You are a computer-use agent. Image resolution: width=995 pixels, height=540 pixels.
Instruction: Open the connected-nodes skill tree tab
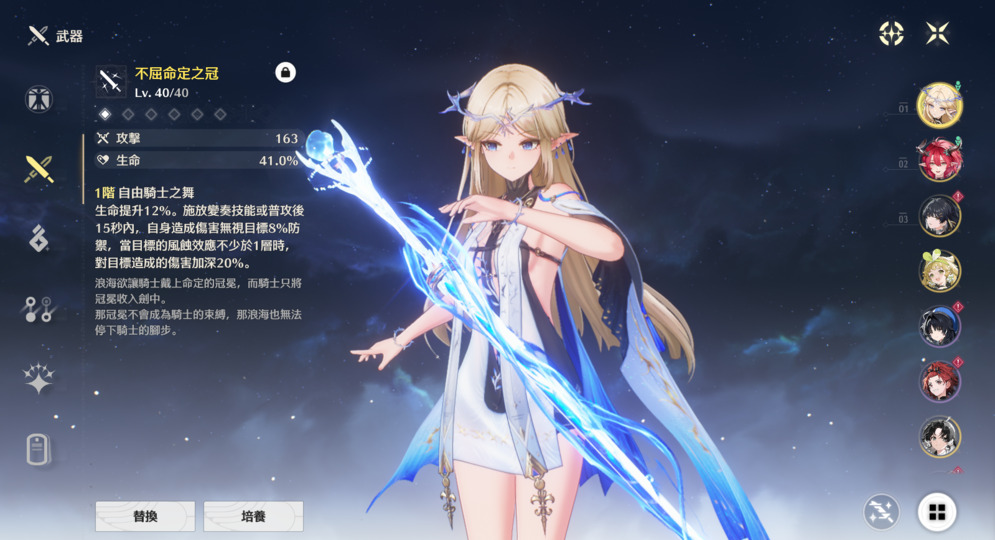(39, 309)
